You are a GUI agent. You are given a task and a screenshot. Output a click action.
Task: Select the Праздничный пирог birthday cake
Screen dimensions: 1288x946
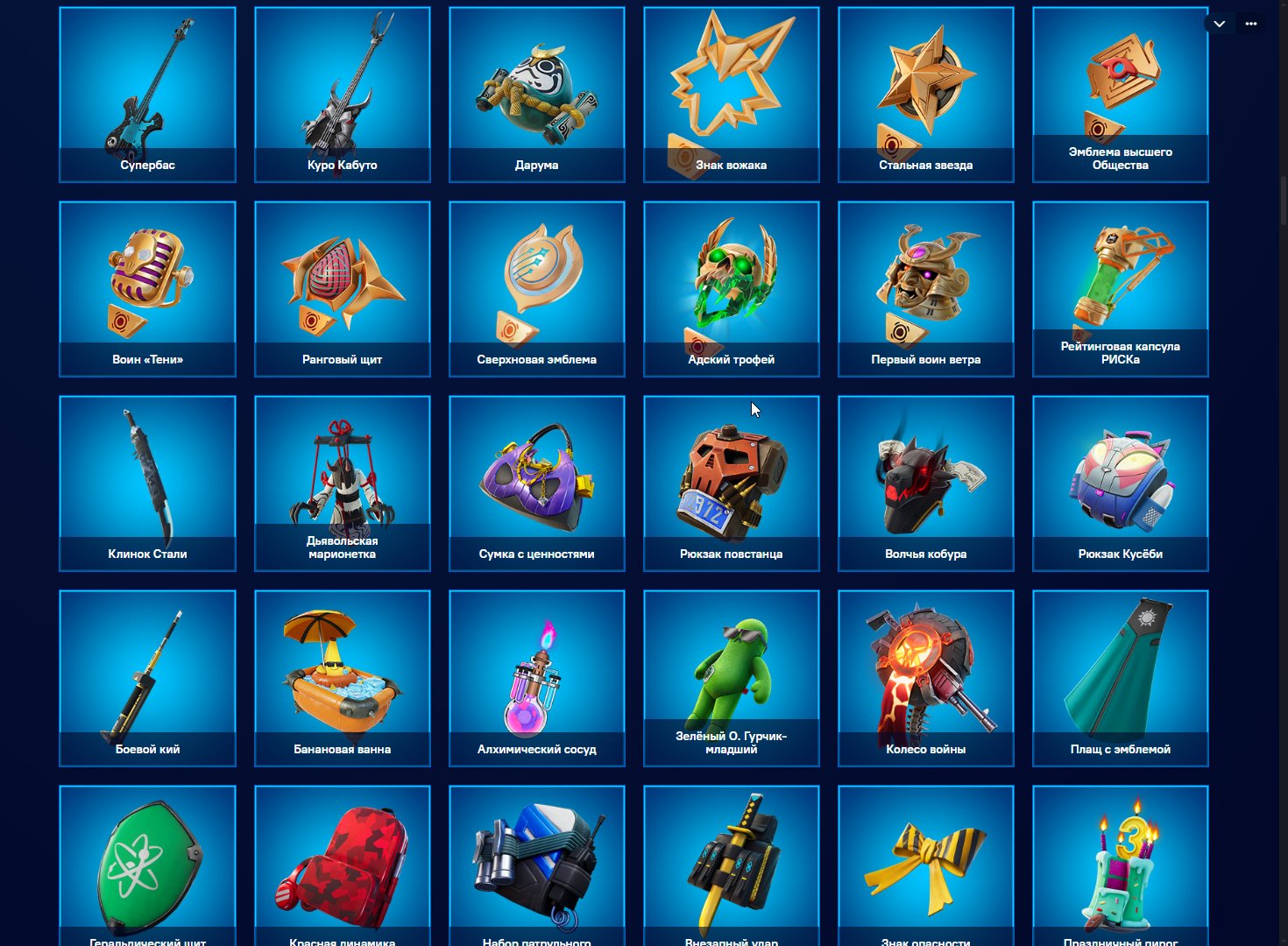click(x=1120, y=863)
